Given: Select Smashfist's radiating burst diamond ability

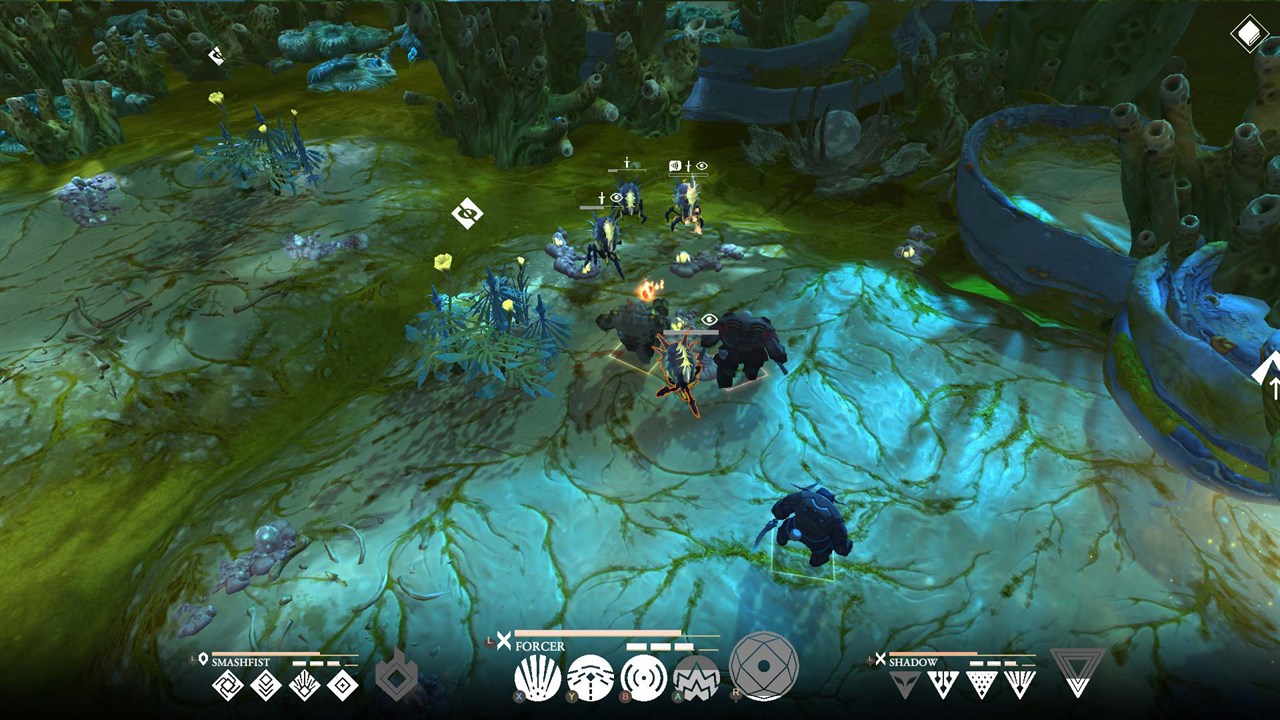Looking at the screenshot, I should click(x=304, y=685).
